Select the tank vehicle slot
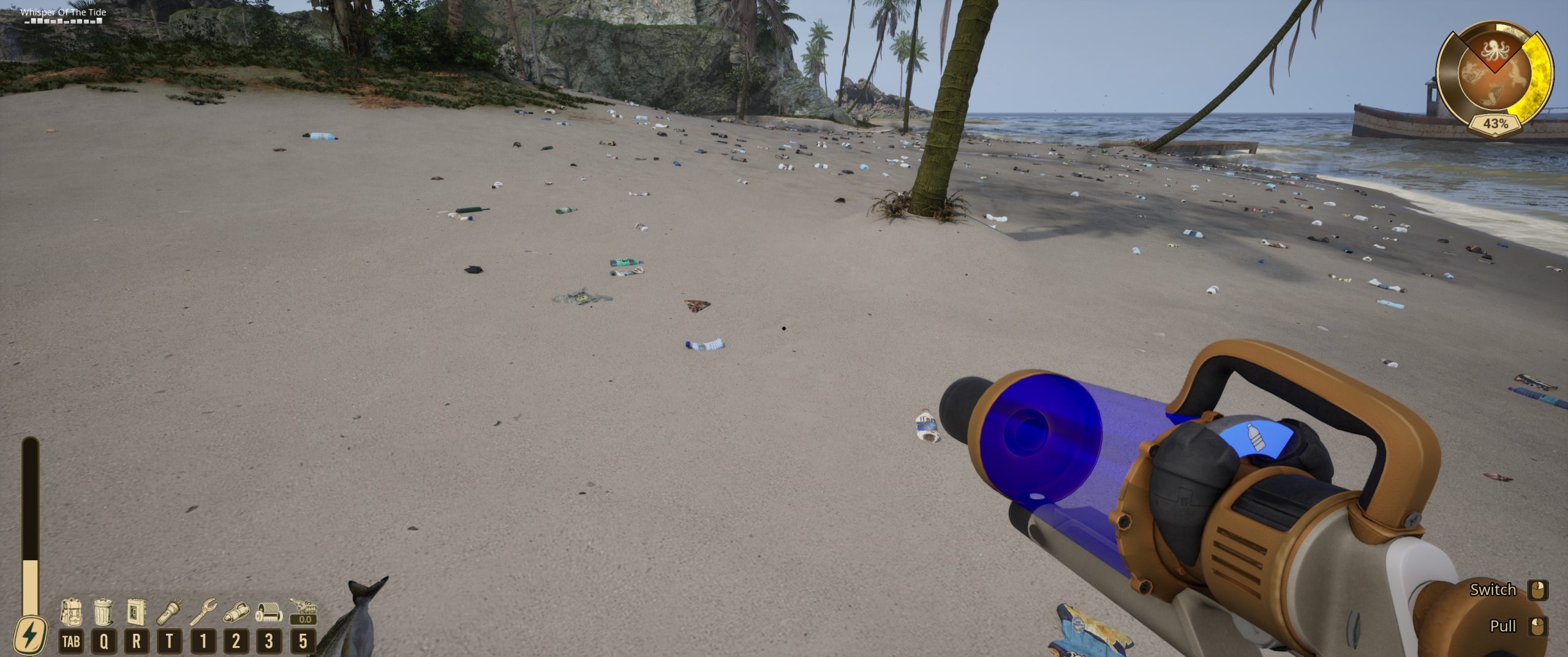The height and width of the screenshot is (657, 1568). pyautogui.click(x=303, y=611)
